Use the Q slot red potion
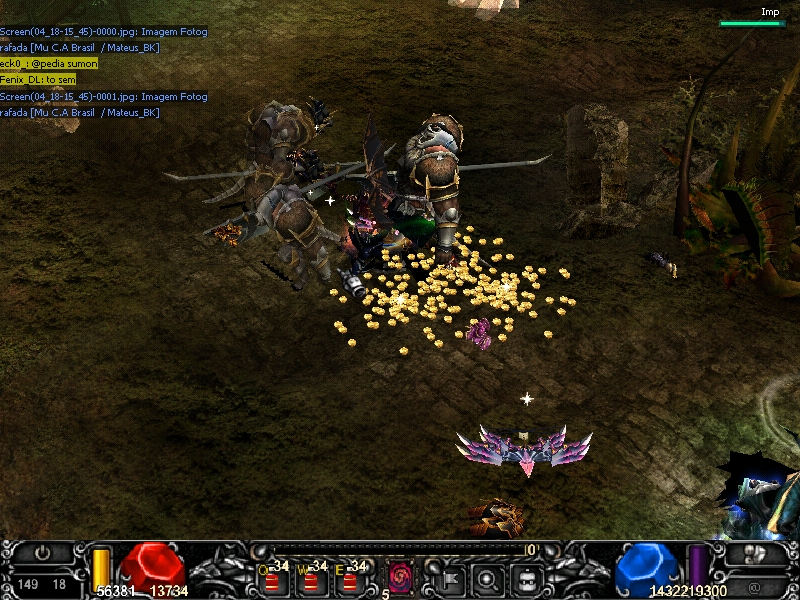Viewport: 800px width, 600px height. point(272,579)
